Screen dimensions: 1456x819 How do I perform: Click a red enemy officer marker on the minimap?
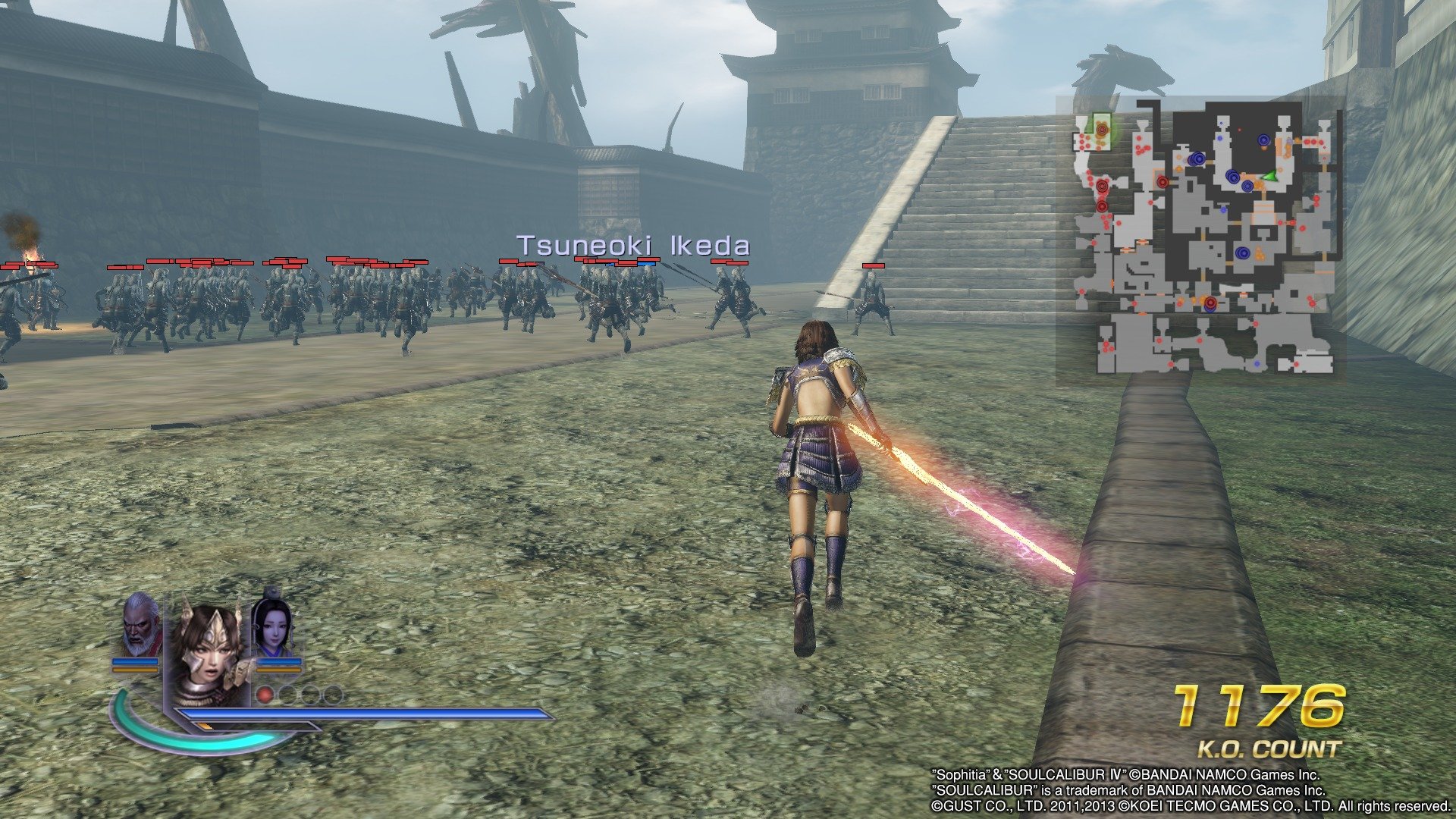pyautogui.click(x=1102, y=186)
